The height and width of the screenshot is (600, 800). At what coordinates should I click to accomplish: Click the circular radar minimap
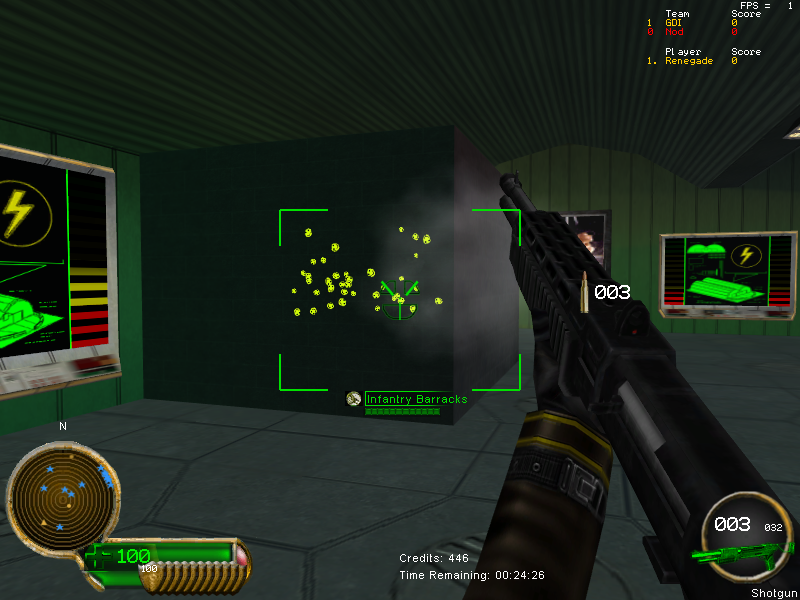click(60, 494)
